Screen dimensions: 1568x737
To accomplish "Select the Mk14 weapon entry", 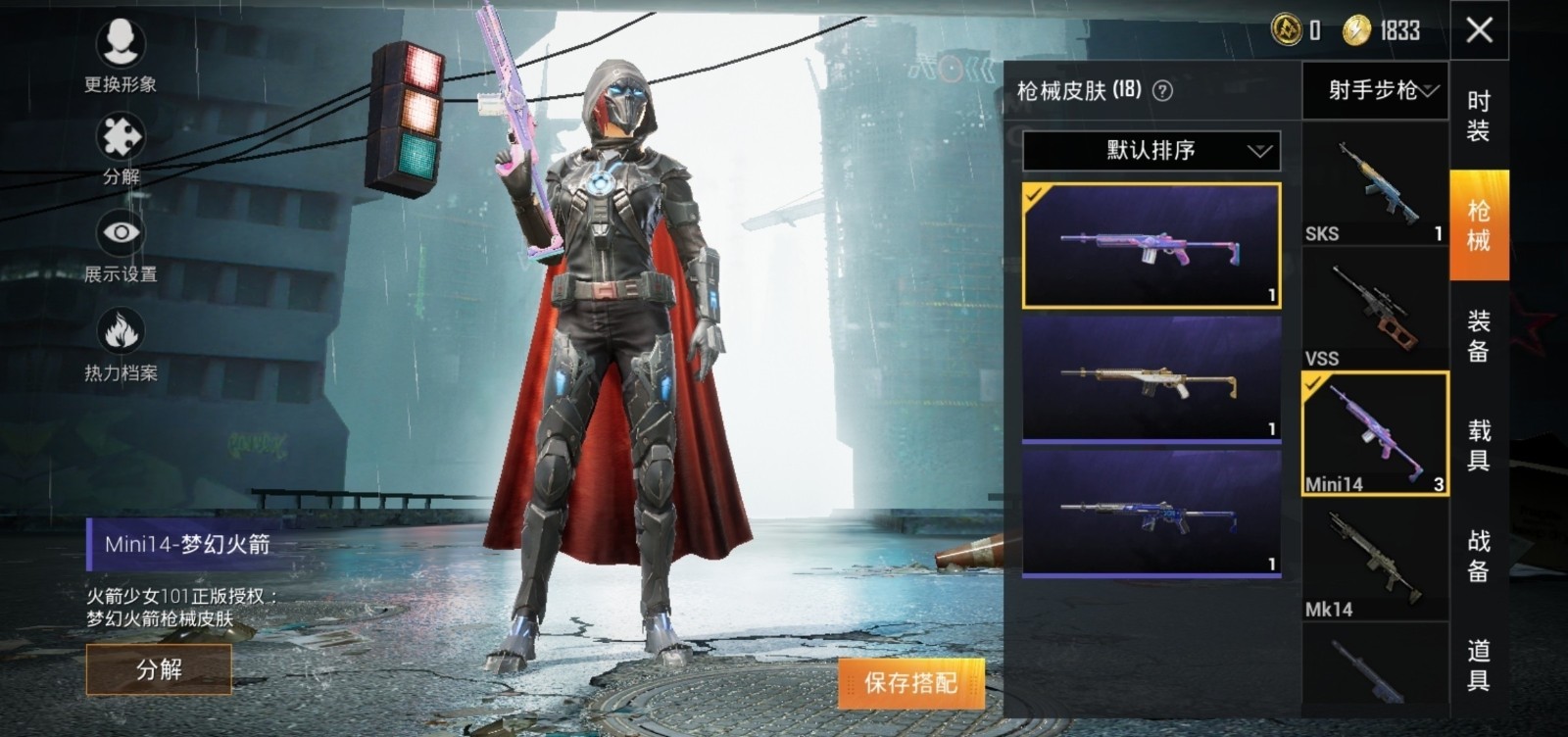I will (x=1374, y=563).
